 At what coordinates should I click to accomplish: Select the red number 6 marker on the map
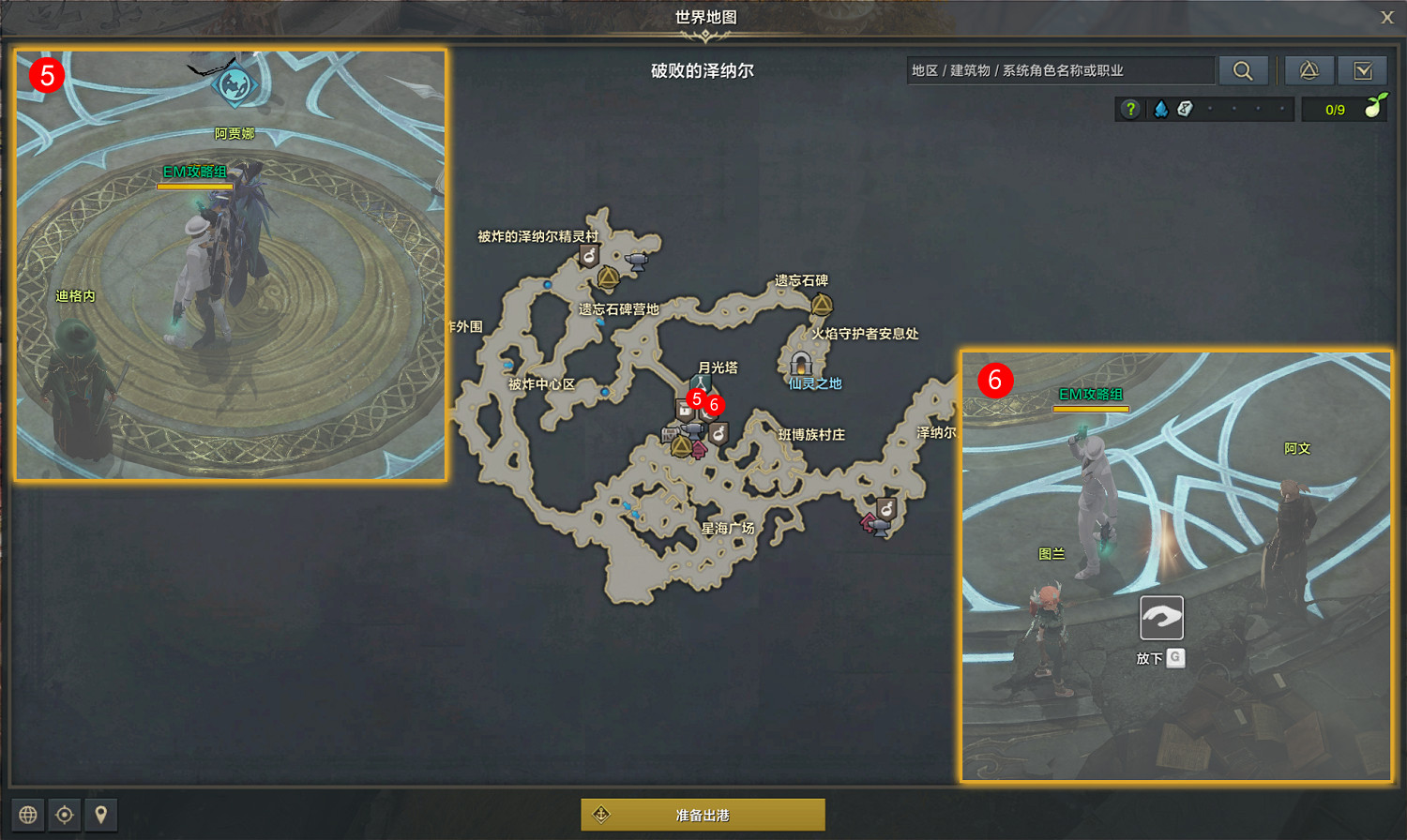click(x=715, y=406)
